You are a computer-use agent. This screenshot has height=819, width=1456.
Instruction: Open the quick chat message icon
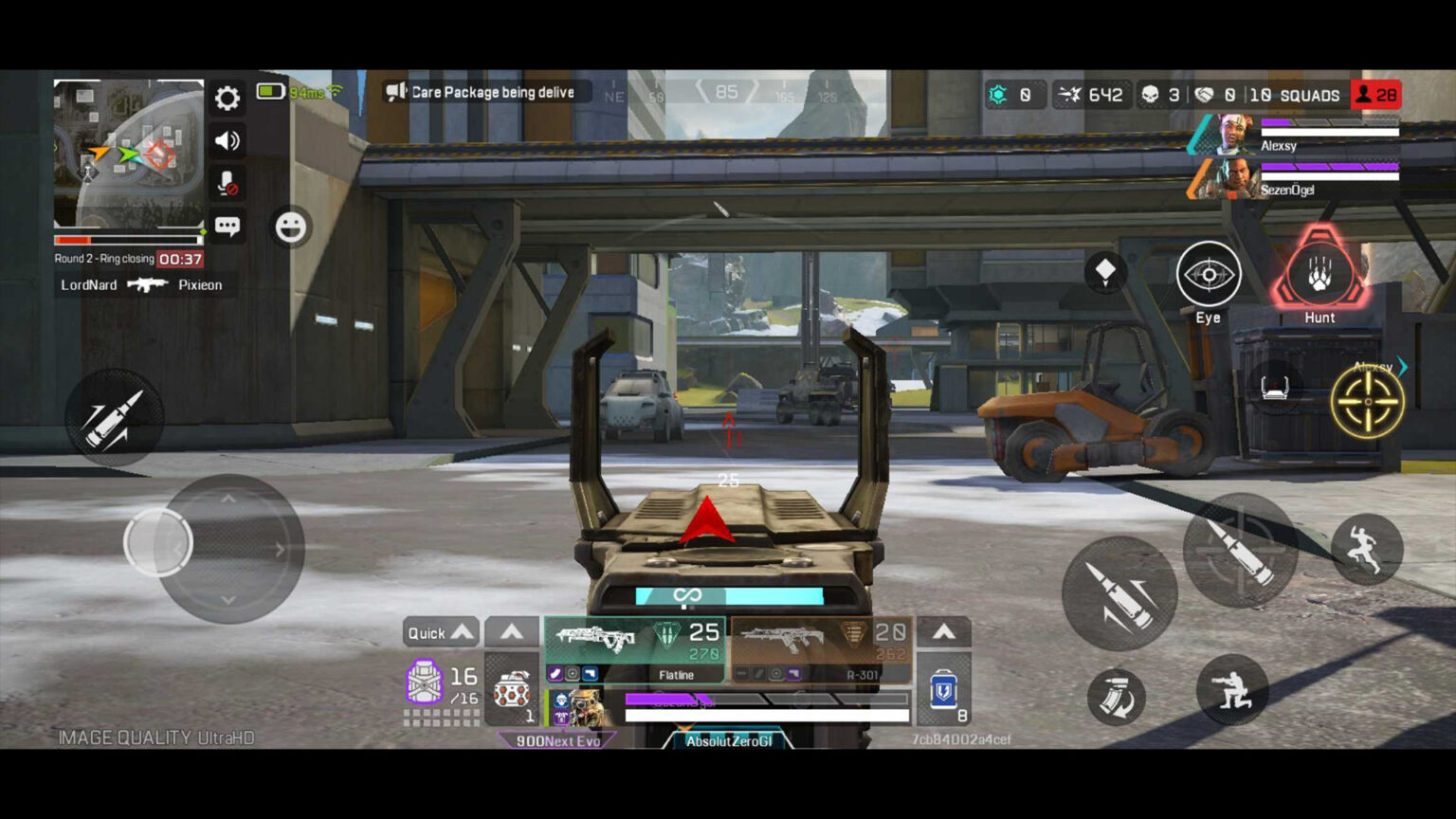tap(227, 227)
